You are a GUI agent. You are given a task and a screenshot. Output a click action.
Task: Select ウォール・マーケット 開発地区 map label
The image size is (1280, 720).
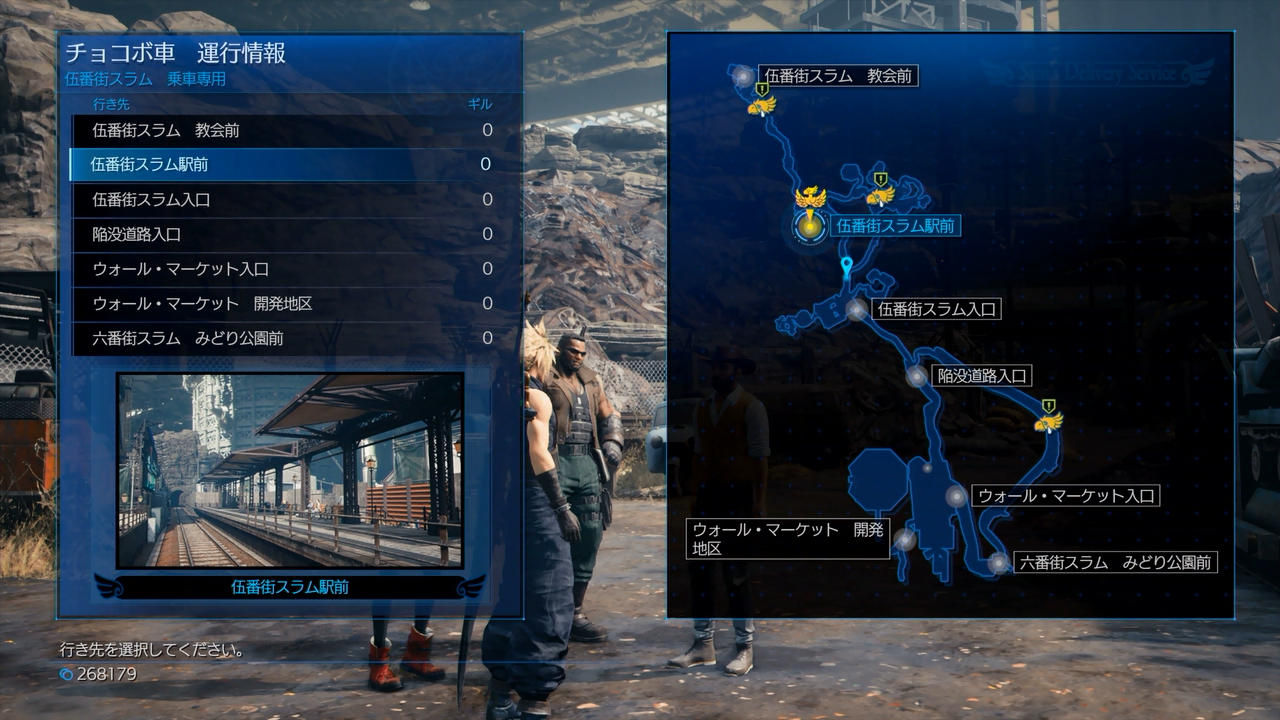point(788,540)
